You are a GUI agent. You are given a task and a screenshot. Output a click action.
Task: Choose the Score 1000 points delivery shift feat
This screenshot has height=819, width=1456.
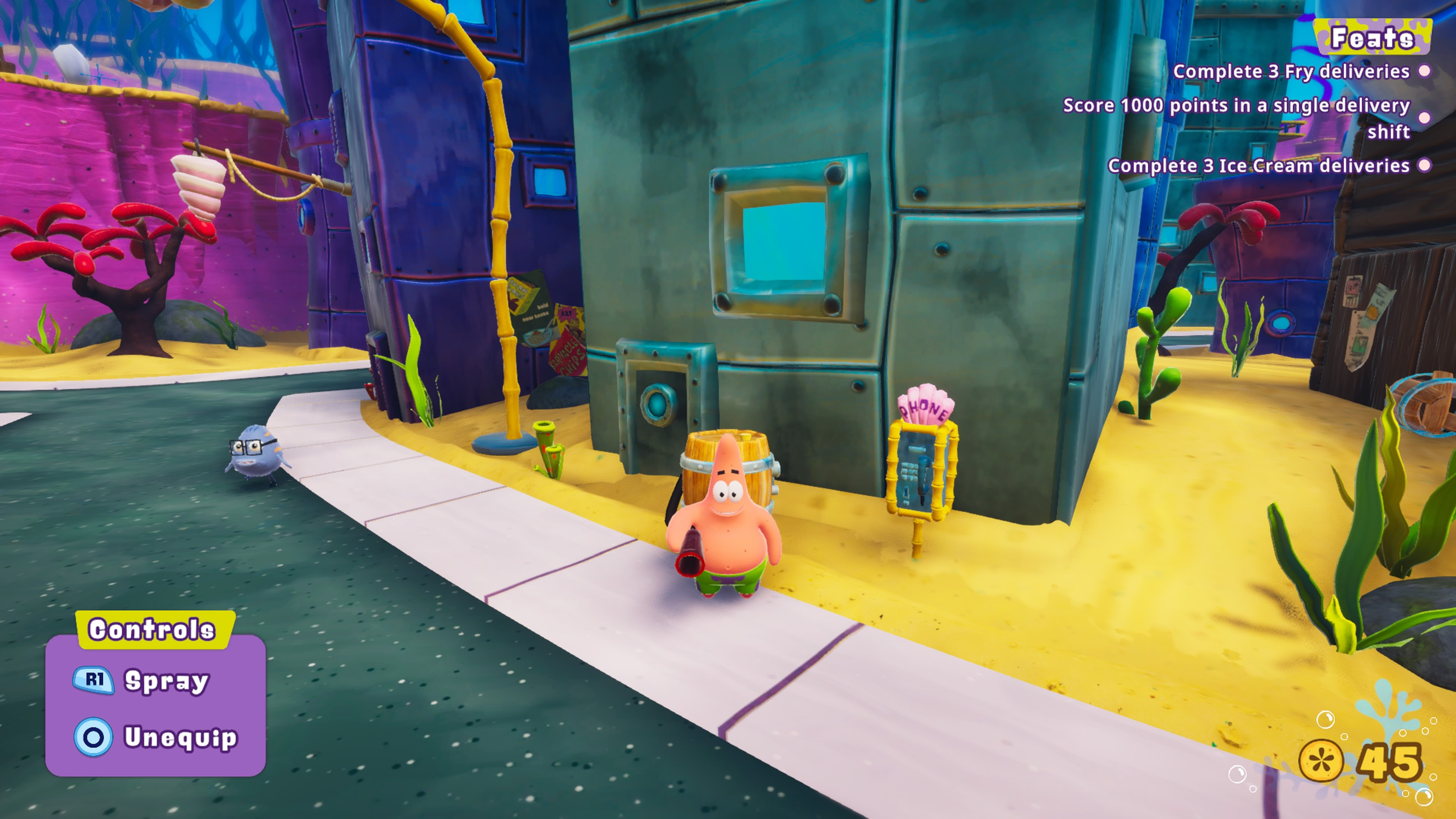(x=1236, y=118)
